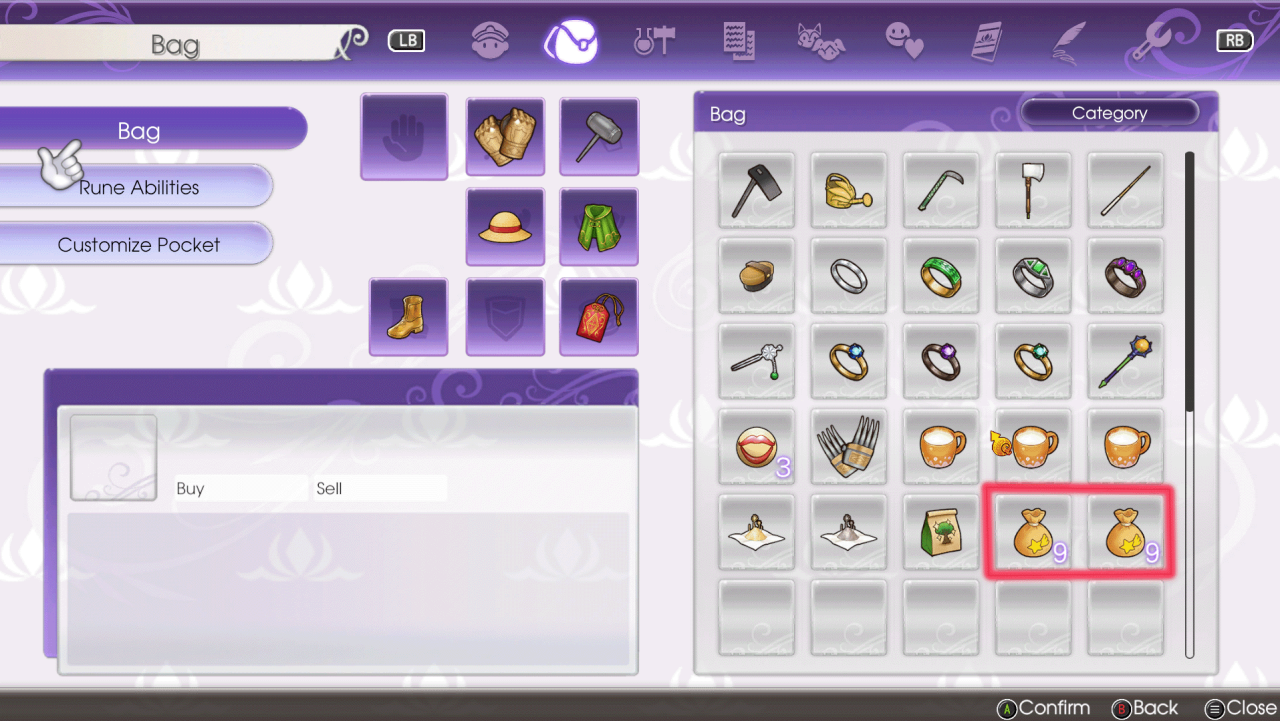Choose the axe item in bag

coord(1033,190)
